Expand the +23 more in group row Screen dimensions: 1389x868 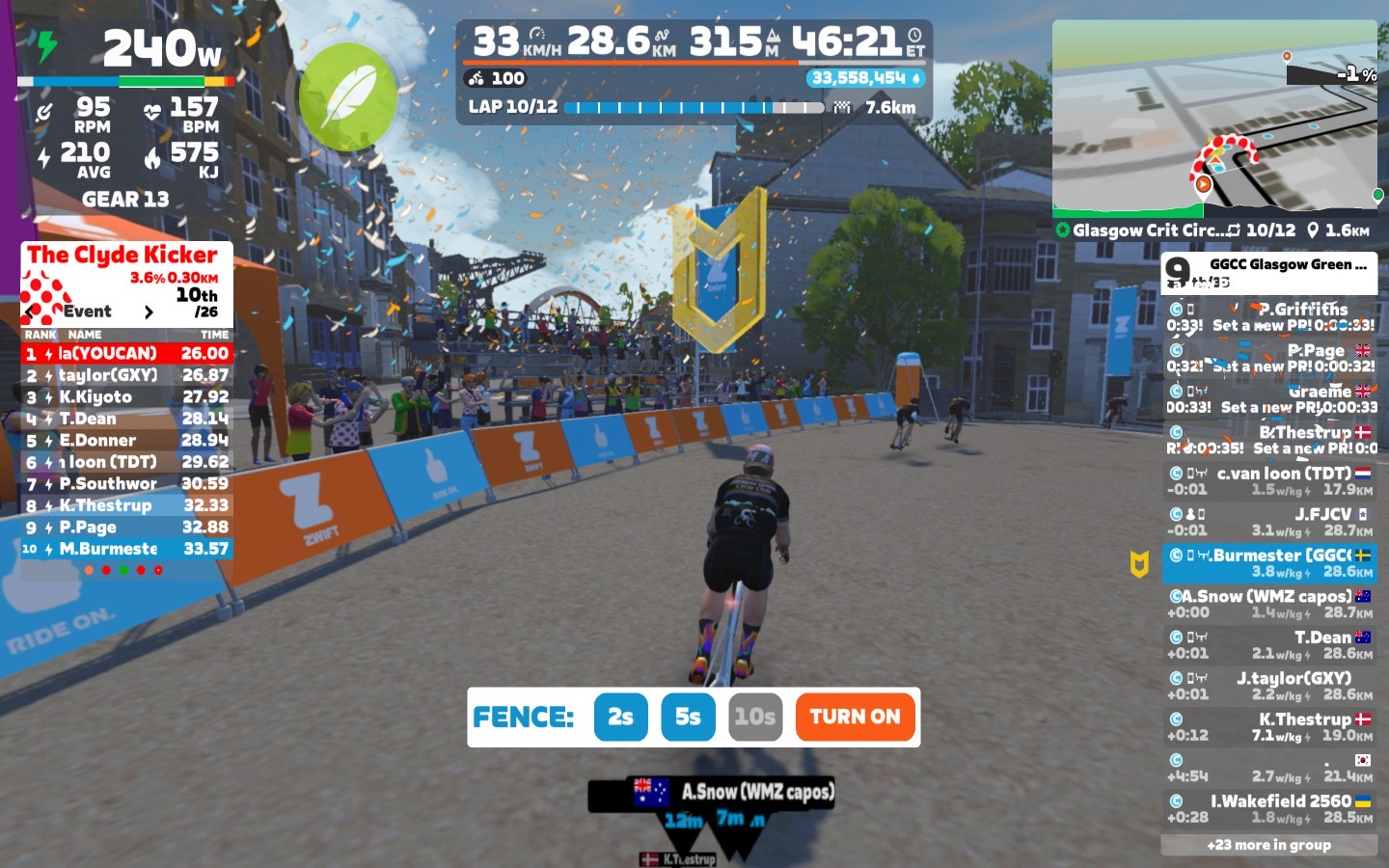click(1268, 845)
